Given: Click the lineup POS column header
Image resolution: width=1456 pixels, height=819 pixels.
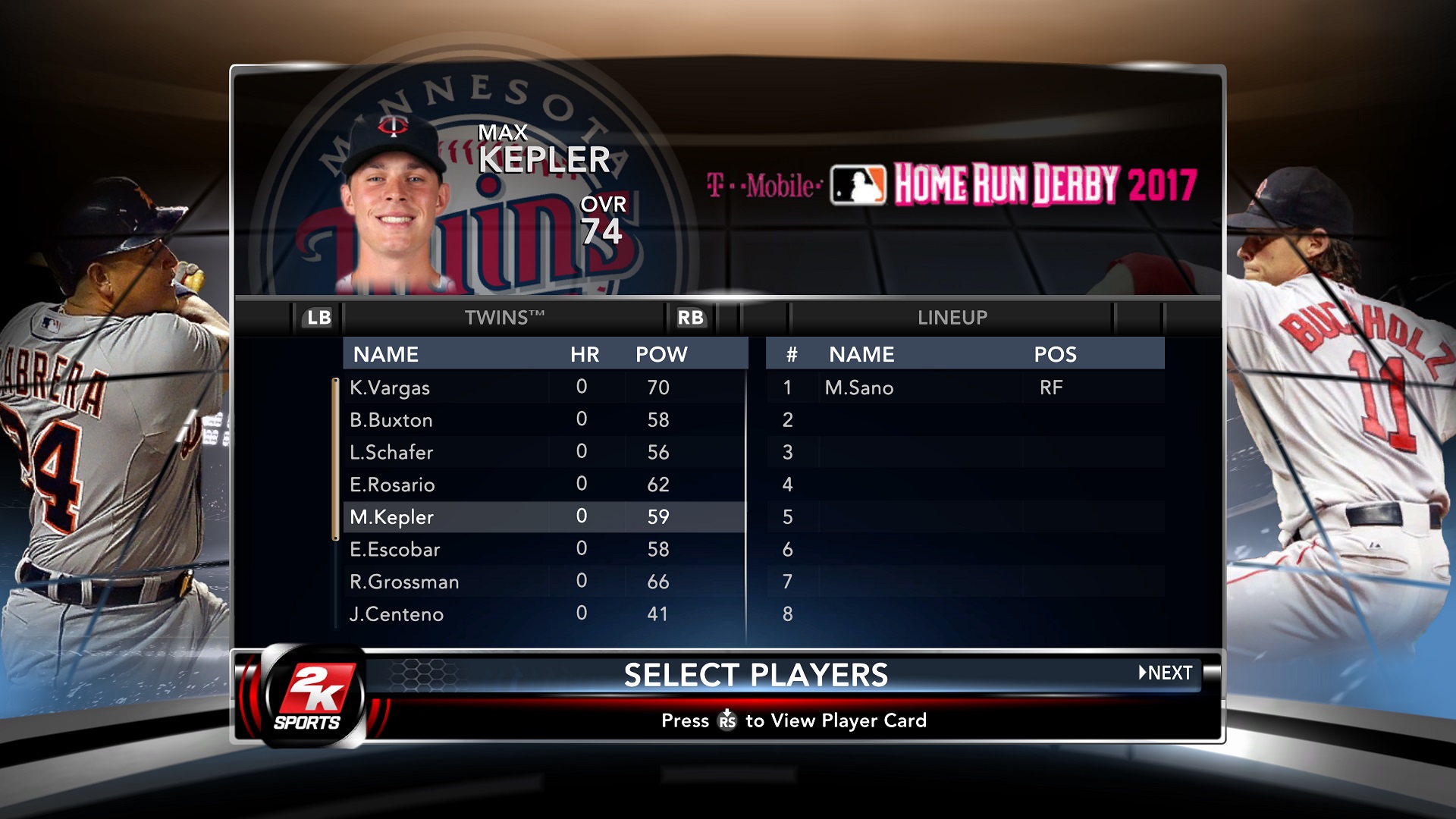Looking at the screenshot, I should coord(1055,354).
